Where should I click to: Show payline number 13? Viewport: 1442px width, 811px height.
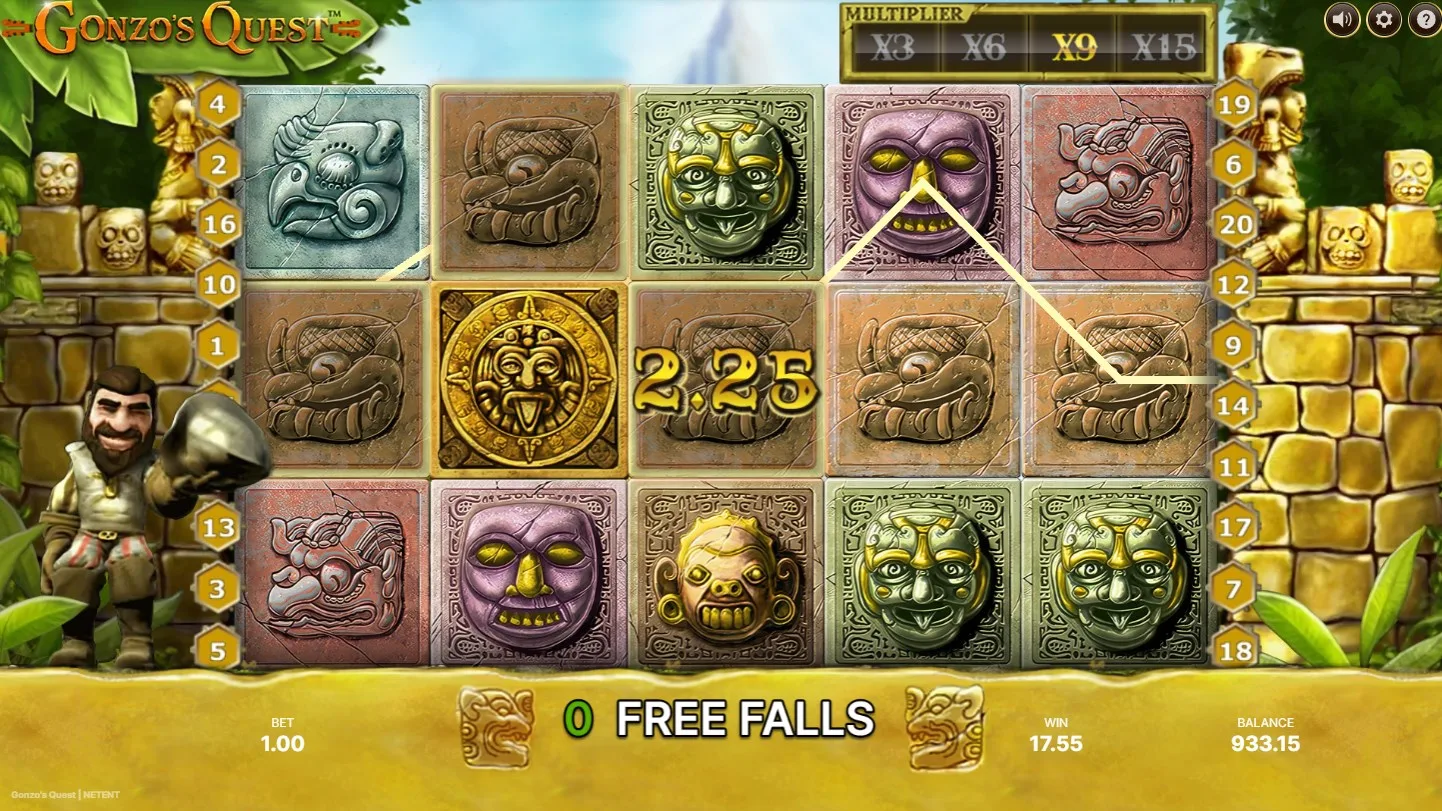(218, 527)
